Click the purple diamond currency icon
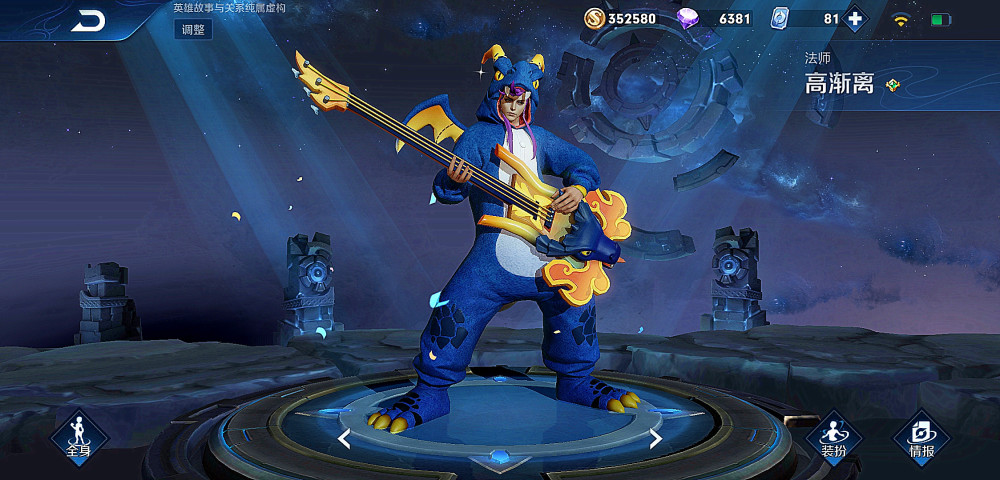Screen dimensions: 1000x480 point(688,18)
